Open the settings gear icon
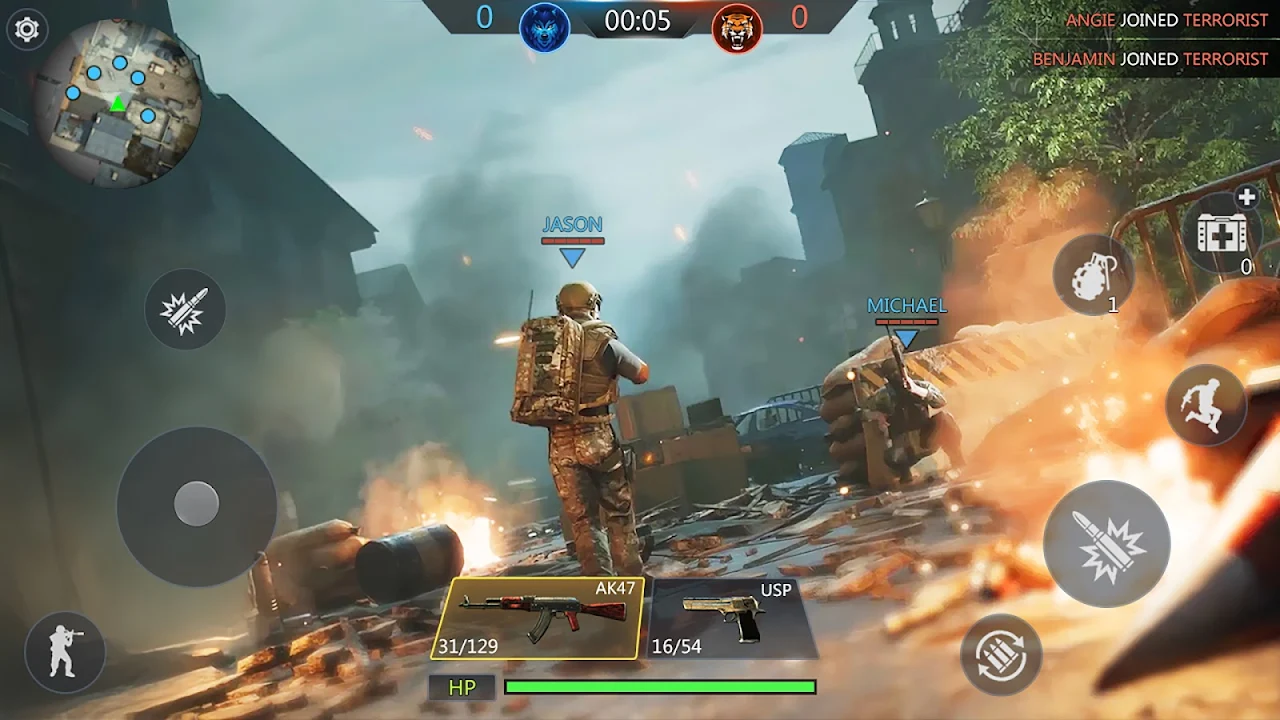This screenshot has height=720, width=1280. tap(27, 29)
